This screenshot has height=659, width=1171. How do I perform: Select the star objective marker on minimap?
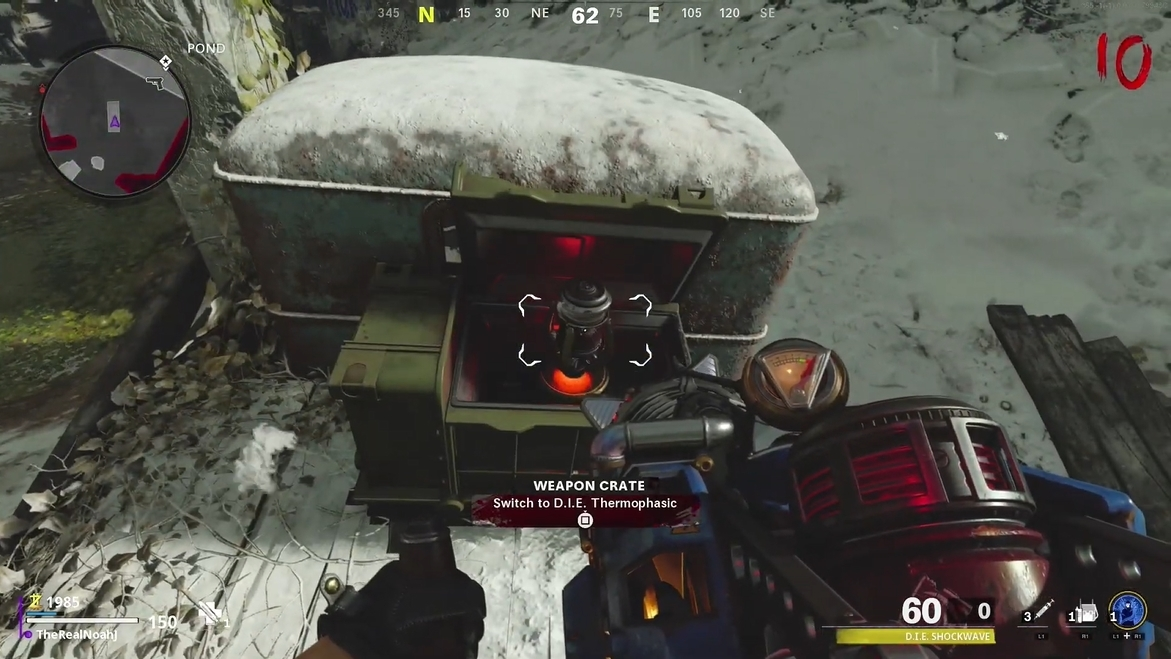coord(165,62)
